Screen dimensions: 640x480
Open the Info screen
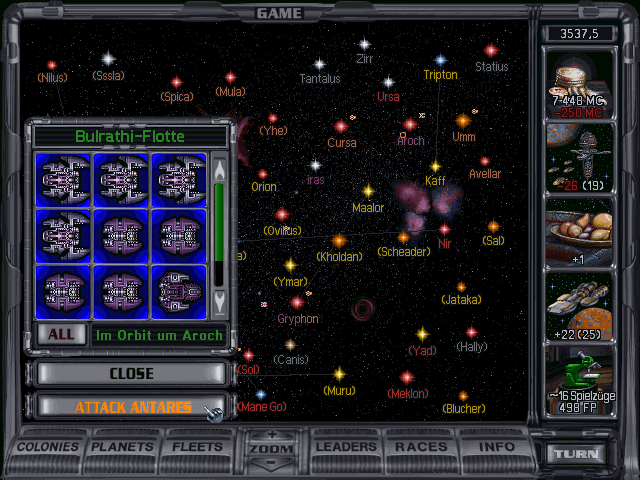point(496,447)
